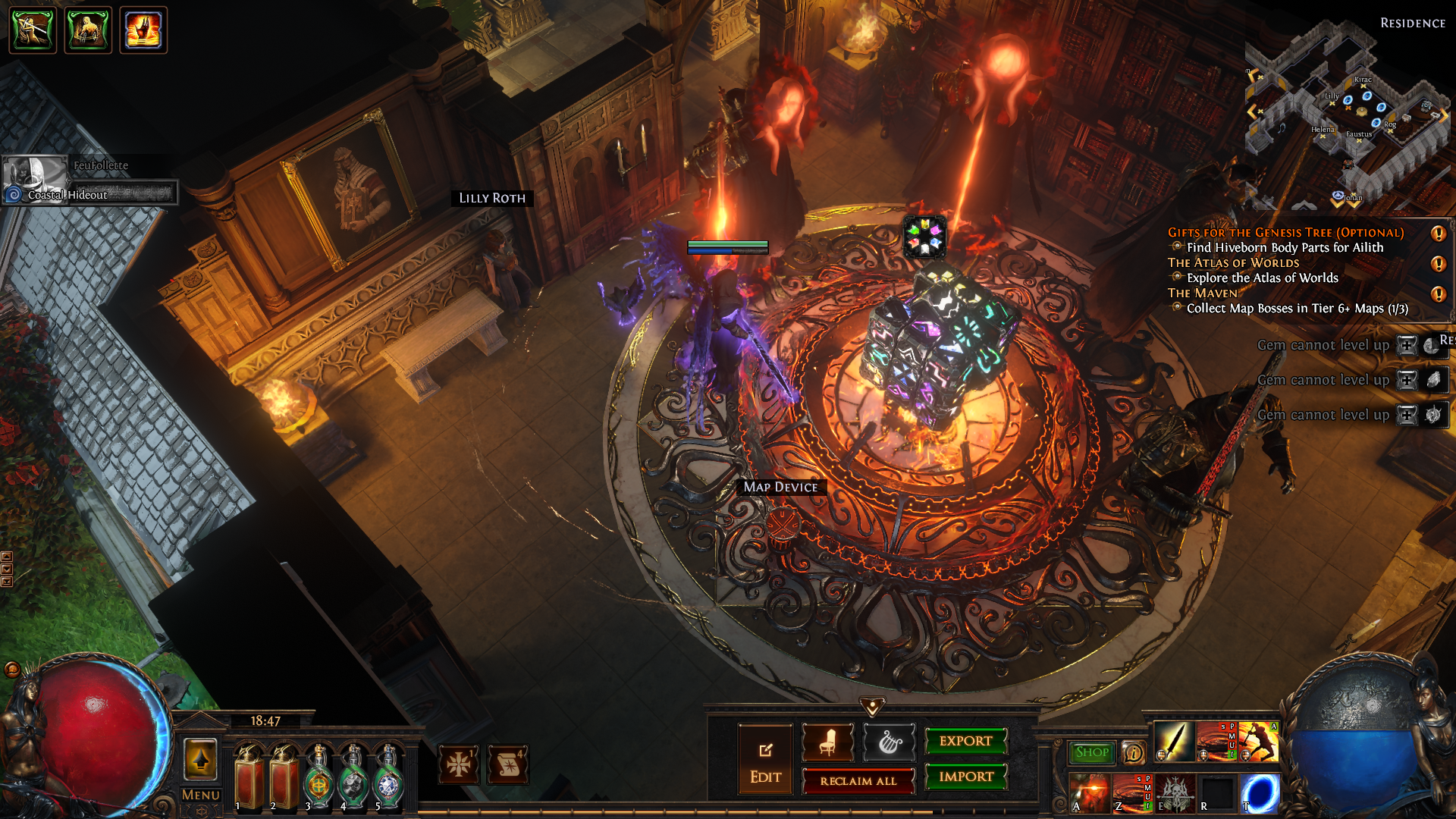Open the harp music button
Image resolution: width=1456 pixels, height=819 pixels.
tap(889, 742)
